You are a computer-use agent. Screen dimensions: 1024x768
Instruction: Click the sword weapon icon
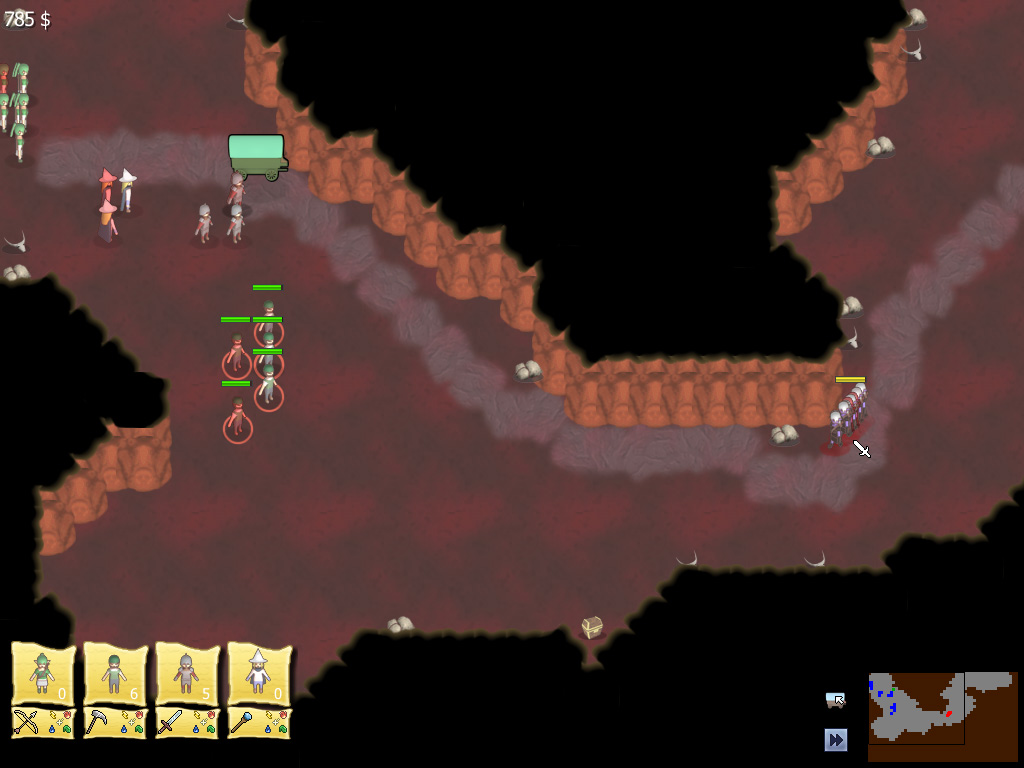pos(170,723)
